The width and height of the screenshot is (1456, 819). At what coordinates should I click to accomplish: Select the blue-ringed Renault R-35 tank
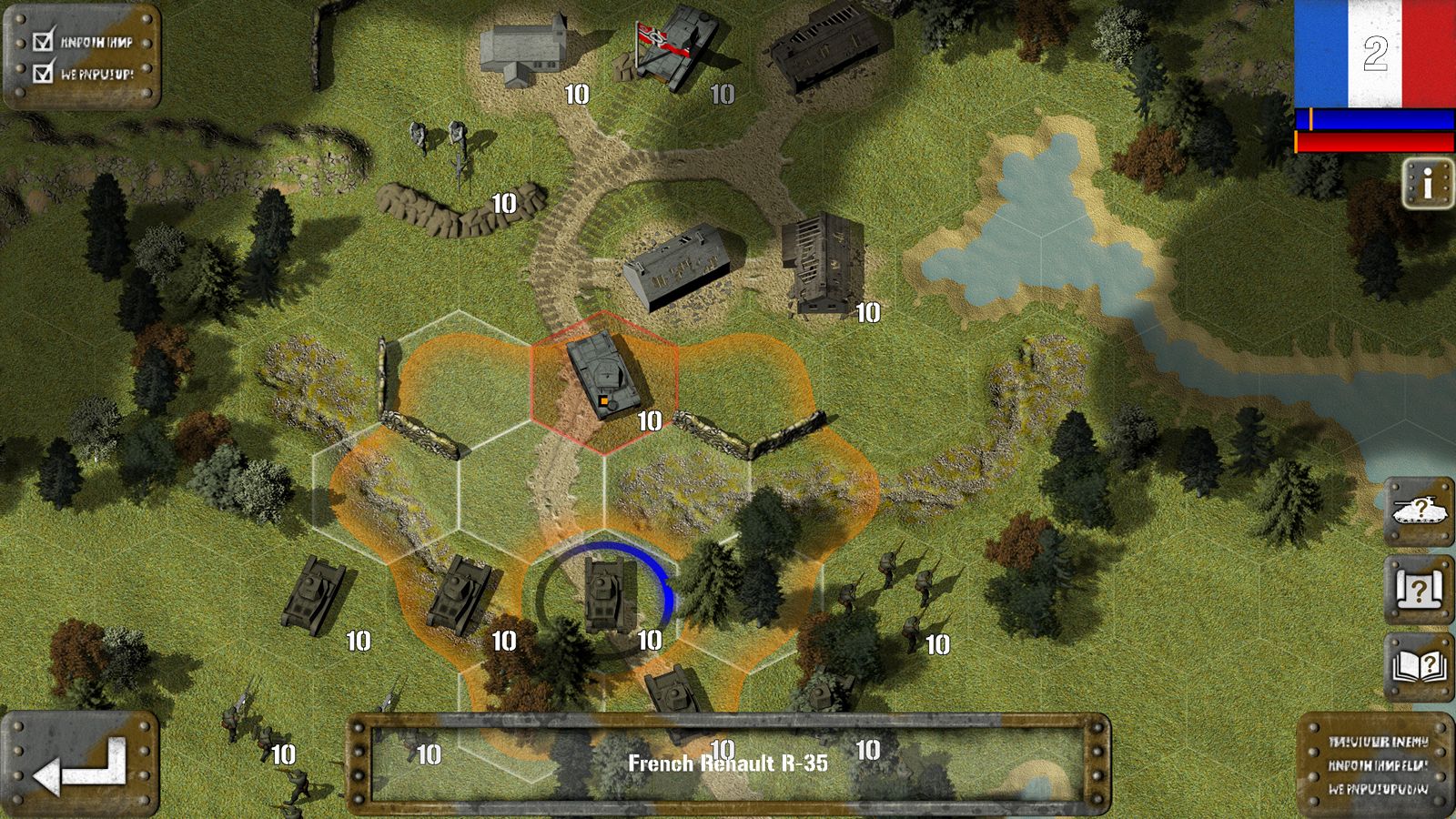click(609, 592)
